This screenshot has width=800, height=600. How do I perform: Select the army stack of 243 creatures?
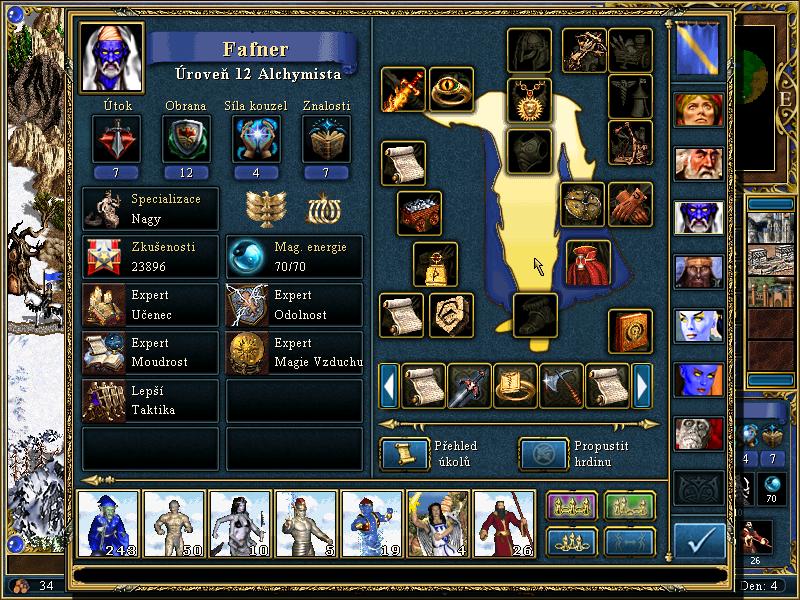coord(109,523)
